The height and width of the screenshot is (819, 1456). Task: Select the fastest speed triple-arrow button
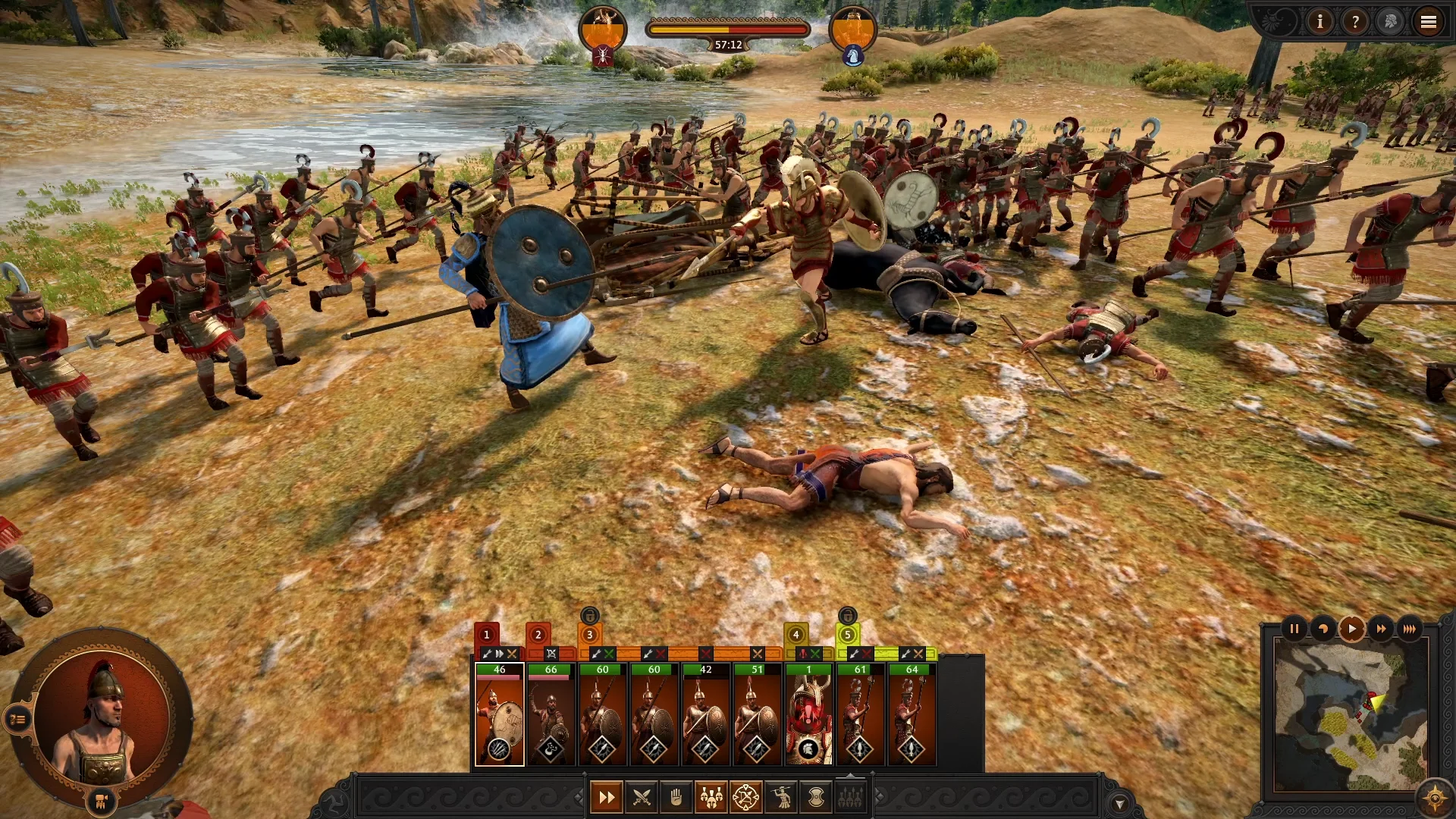1410,629
